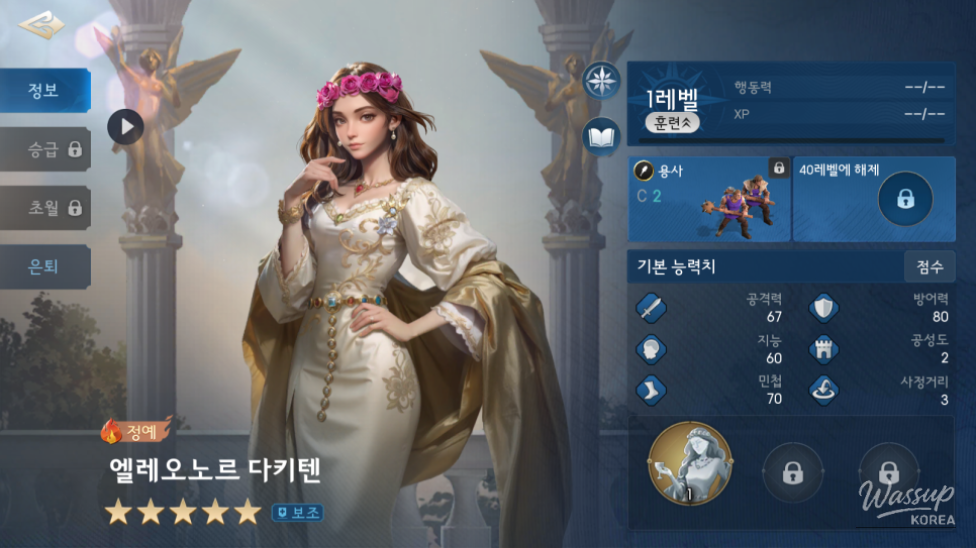Switch to the 은퇴 retire tab
Image resolution: width=976 pixels, height=548 pixels.
(x=45, y=267)
